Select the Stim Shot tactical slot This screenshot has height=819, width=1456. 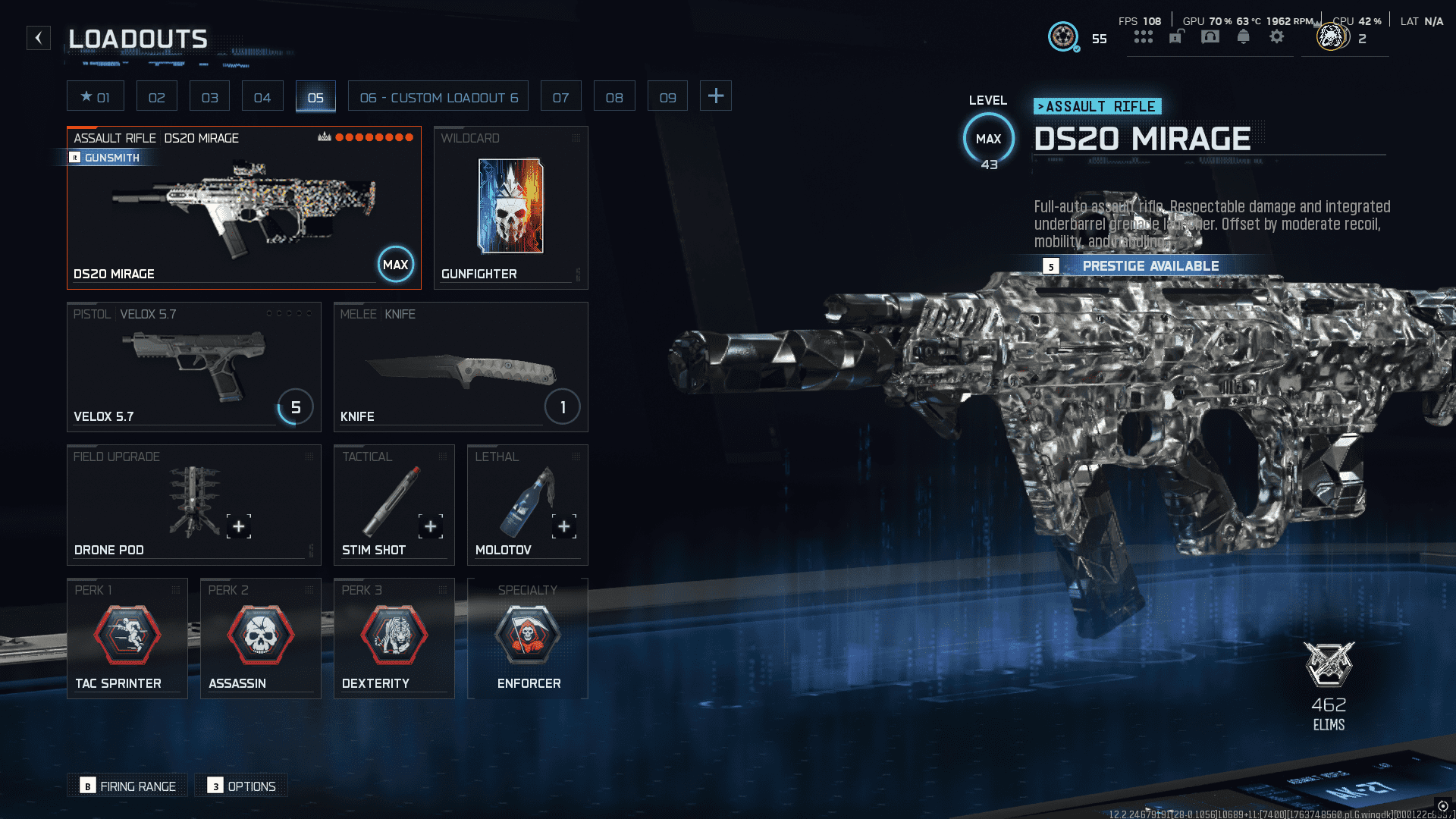(394, 505)
